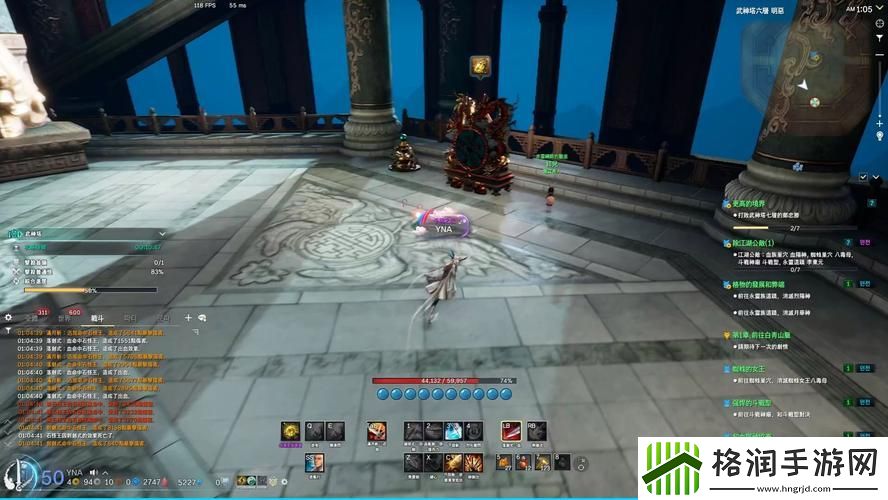Screen dimensions: 888x500
Task: Use the C key flame skill
Action: [451, 461]
